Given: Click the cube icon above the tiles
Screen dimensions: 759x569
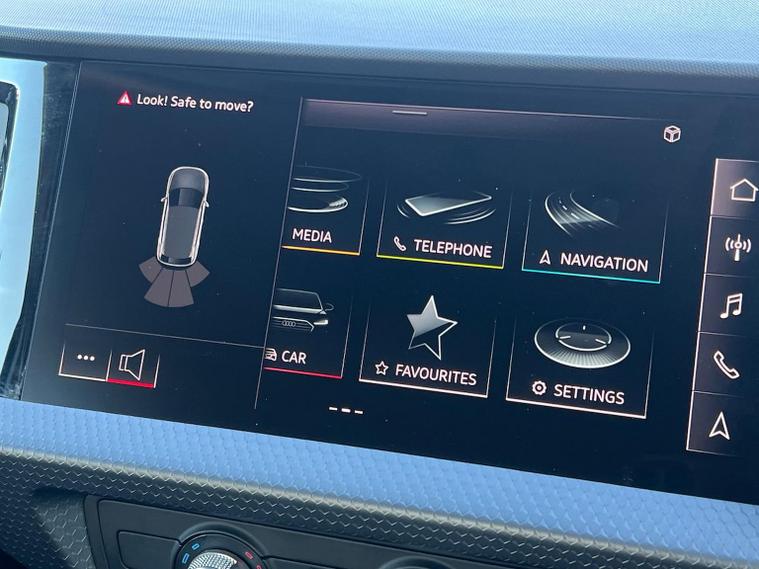Looking at the screenshot, I should (672, 135).
